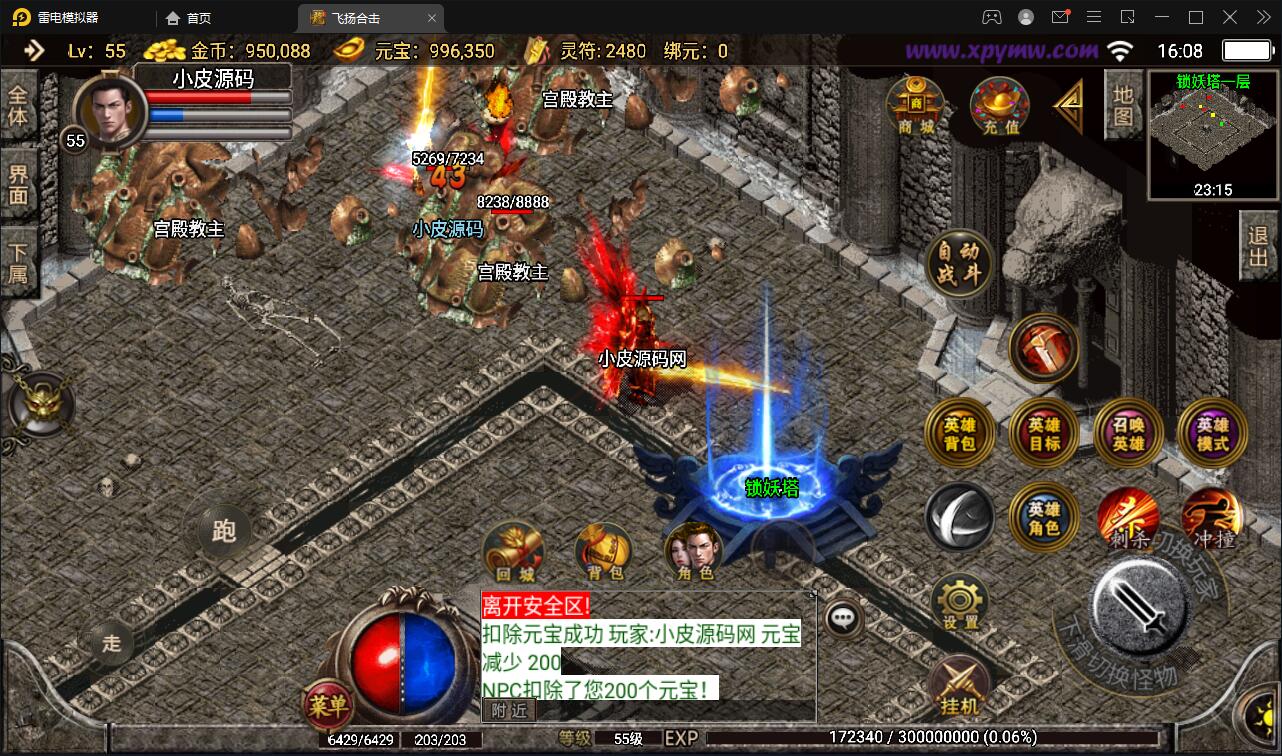The width and height of the screenshot is (1282, 756).
Task: Click the 召唤英雄 summon hero icon
Action: [1128, 434]
